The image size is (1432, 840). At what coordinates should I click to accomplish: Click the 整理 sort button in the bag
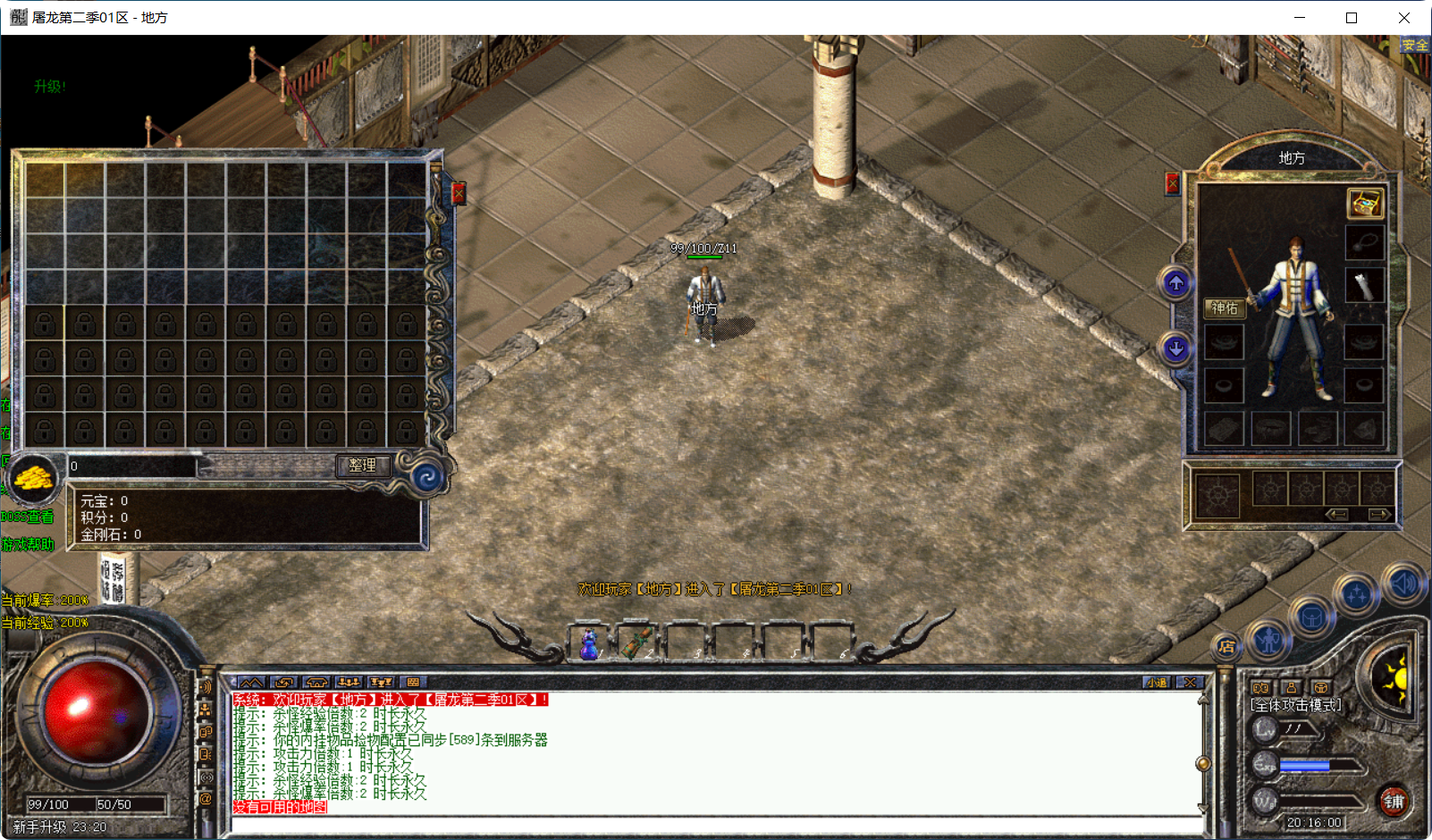coord(362,466)
